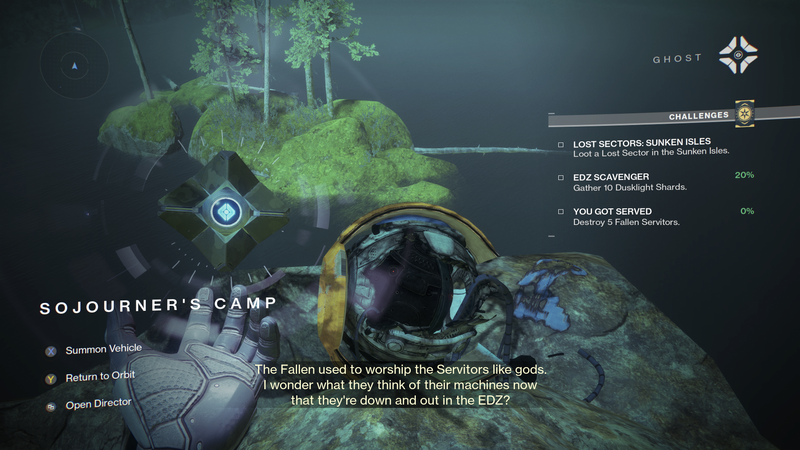The image size is (800, 450).
Task: Click the circular radar compass
Action: click(x=72, y=67)
